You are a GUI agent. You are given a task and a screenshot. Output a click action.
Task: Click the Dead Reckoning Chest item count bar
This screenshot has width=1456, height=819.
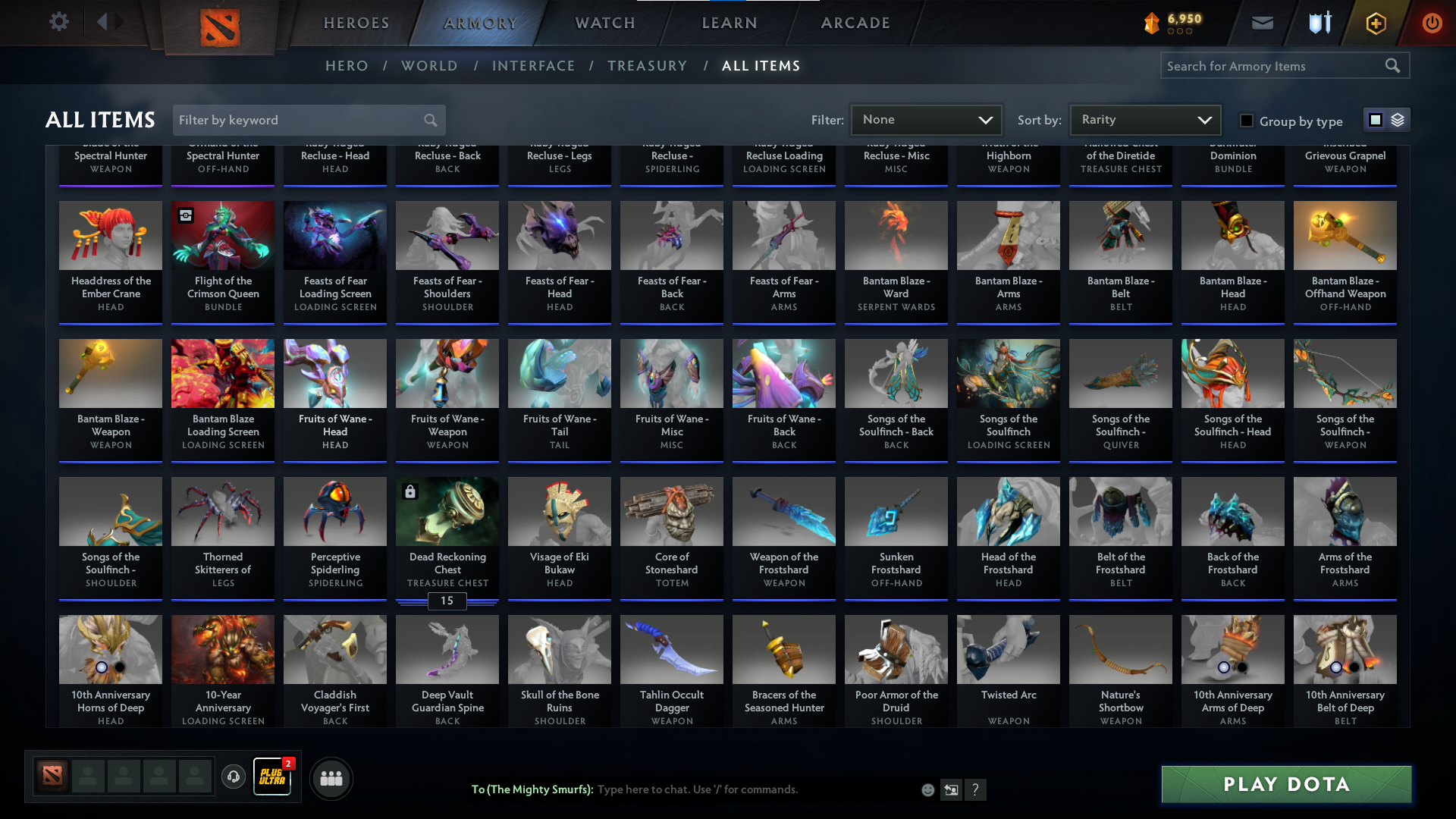point(447,601)
